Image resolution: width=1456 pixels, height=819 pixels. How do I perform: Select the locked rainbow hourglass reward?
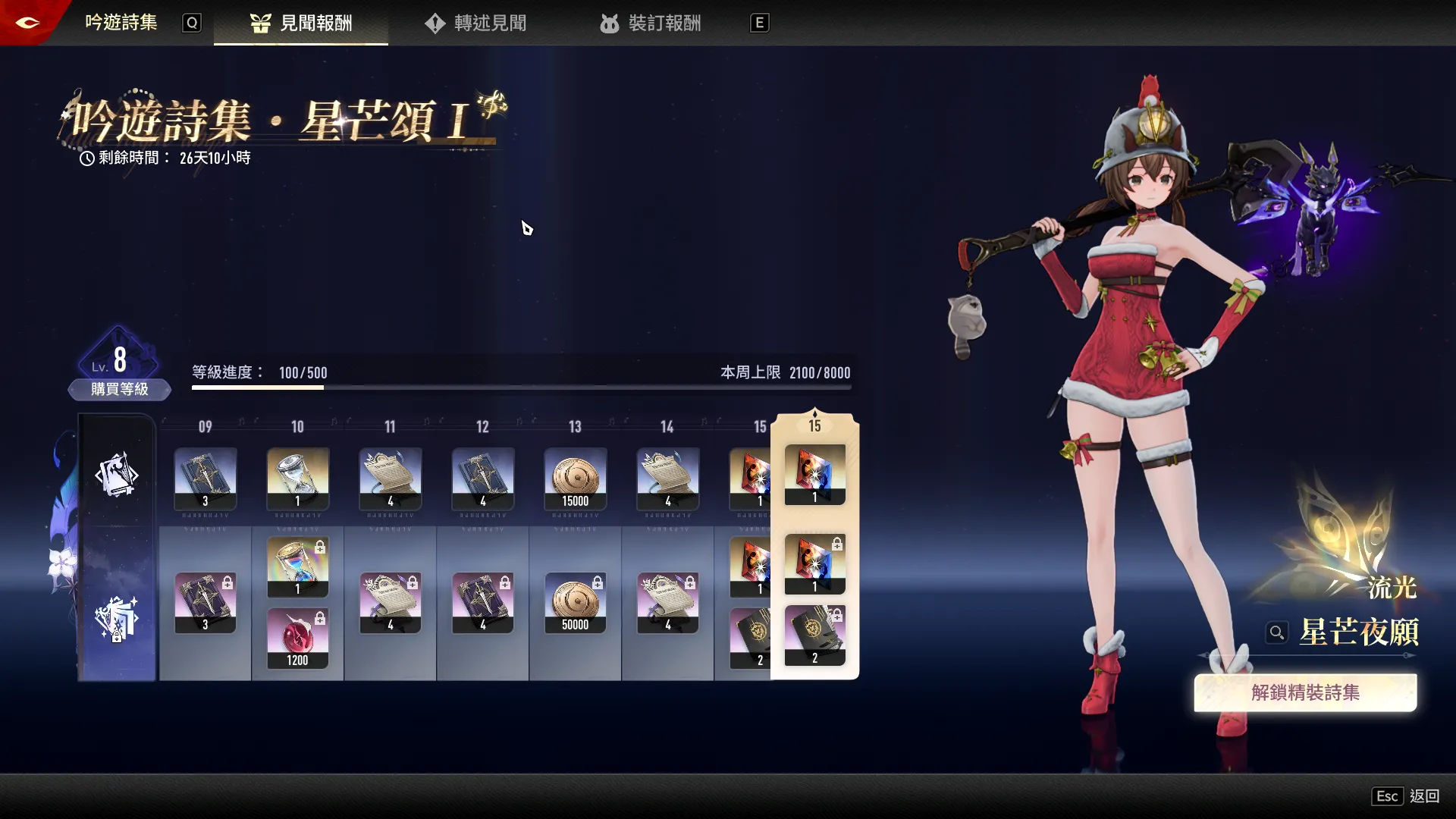point(297,567)
